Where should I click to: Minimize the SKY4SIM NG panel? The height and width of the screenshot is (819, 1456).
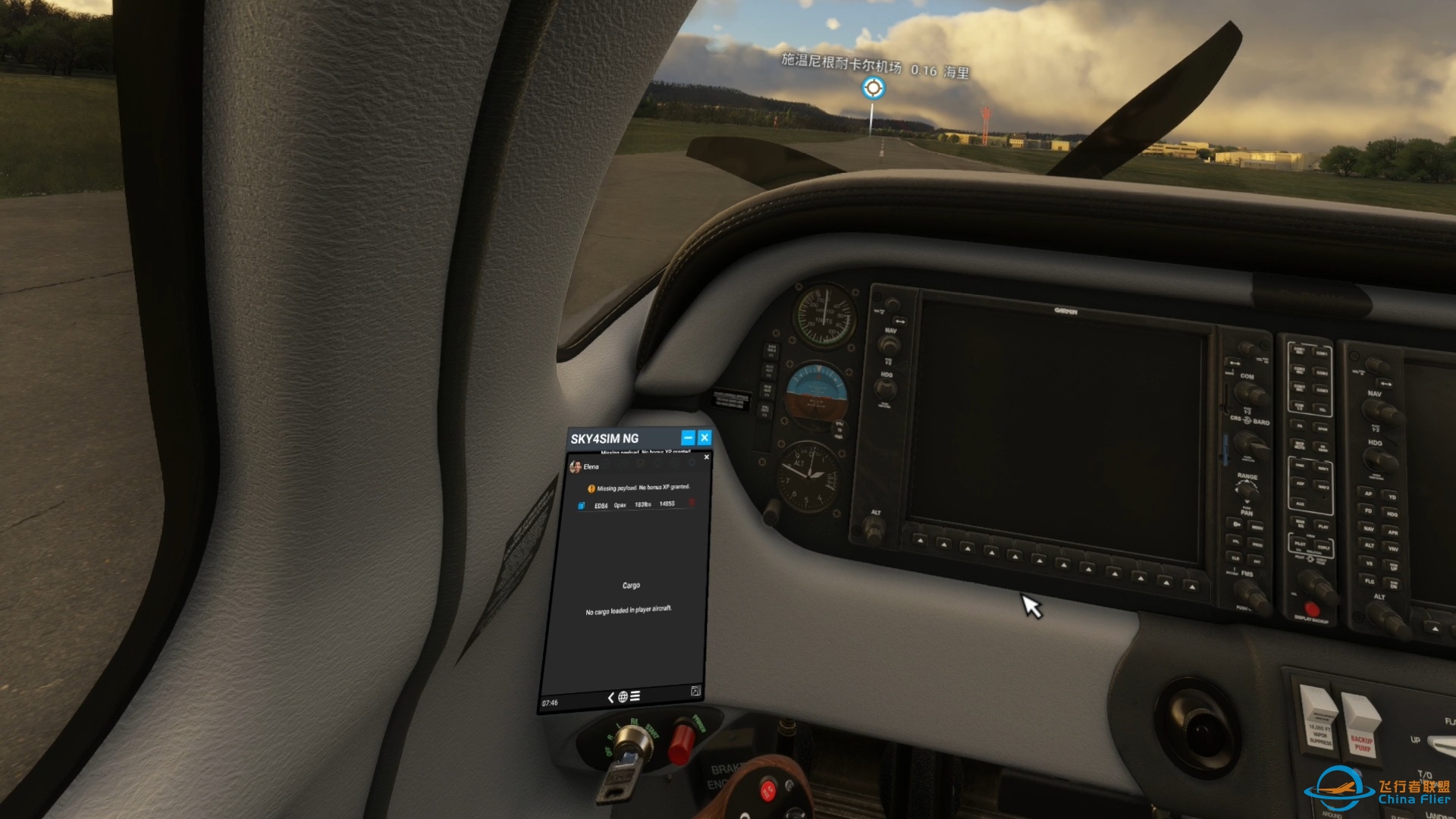coord(688,438)
